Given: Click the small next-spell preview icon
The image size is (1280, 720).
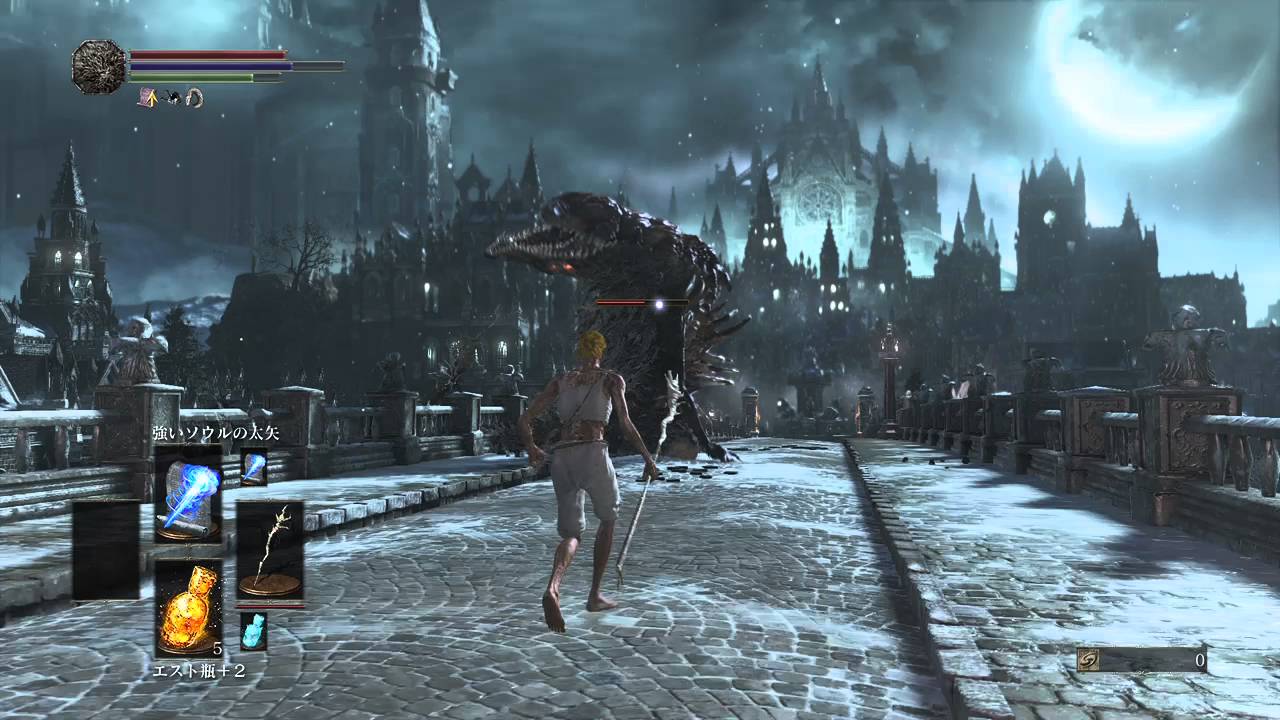Looking at the screenshot, I should 253,468.
